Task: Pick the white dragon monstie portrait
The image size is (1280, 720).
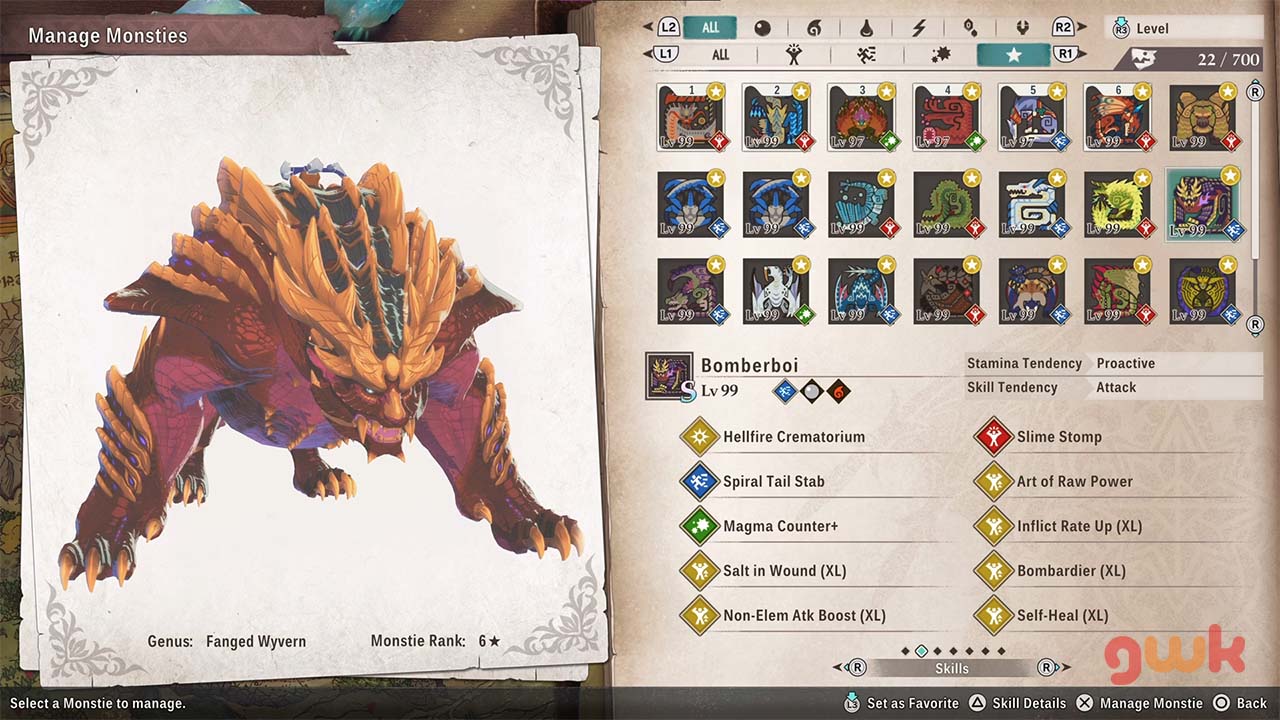Action: tap(776, 292)
